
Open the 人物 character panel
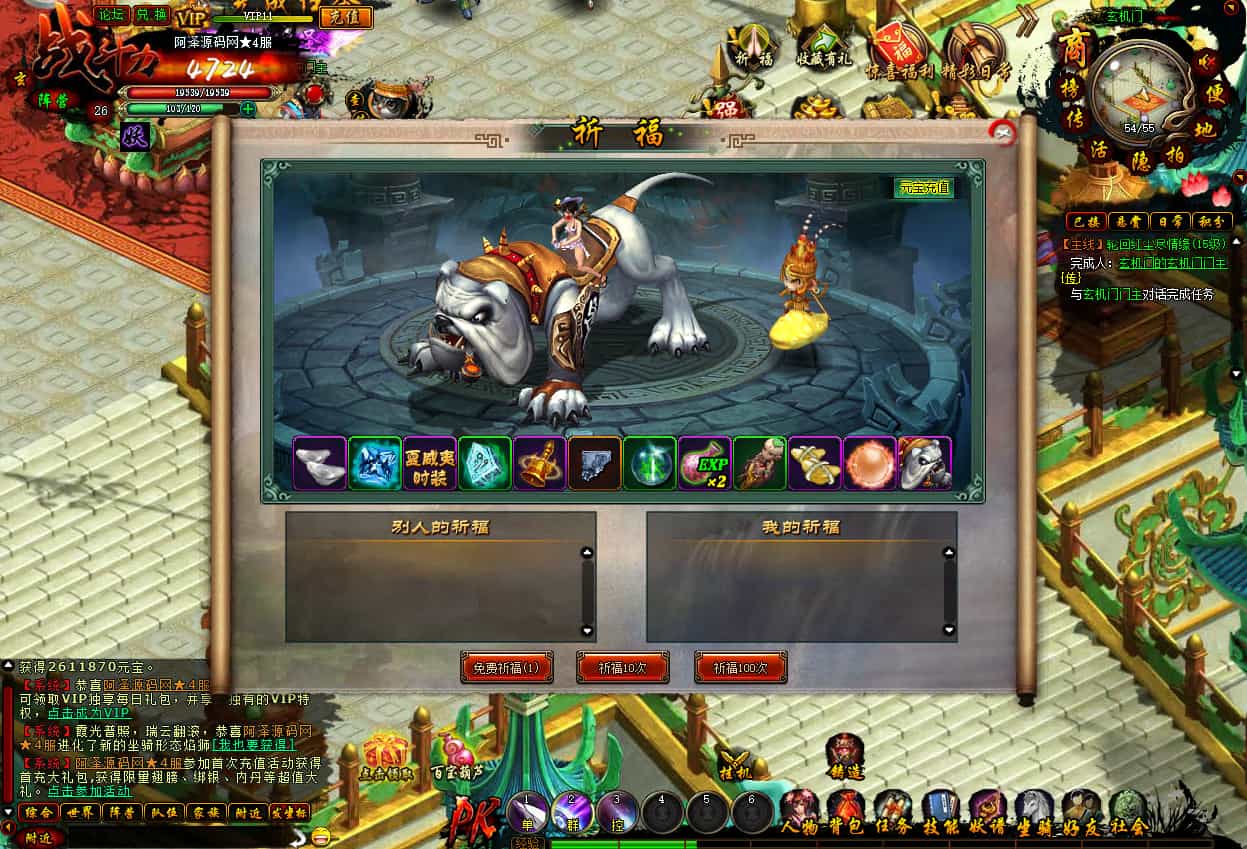(x=800, y=806)
